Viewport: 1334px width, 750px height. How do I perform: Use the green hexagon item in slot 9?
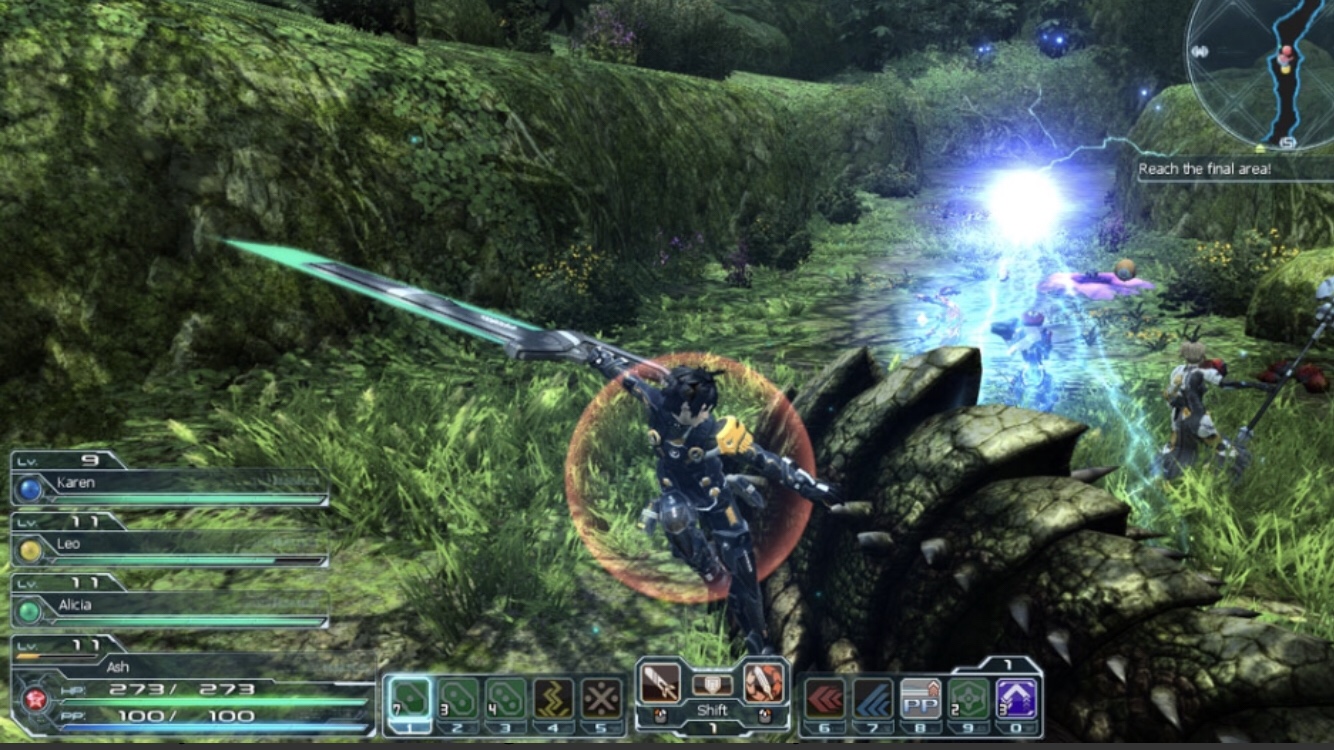(x=968, y=697)
